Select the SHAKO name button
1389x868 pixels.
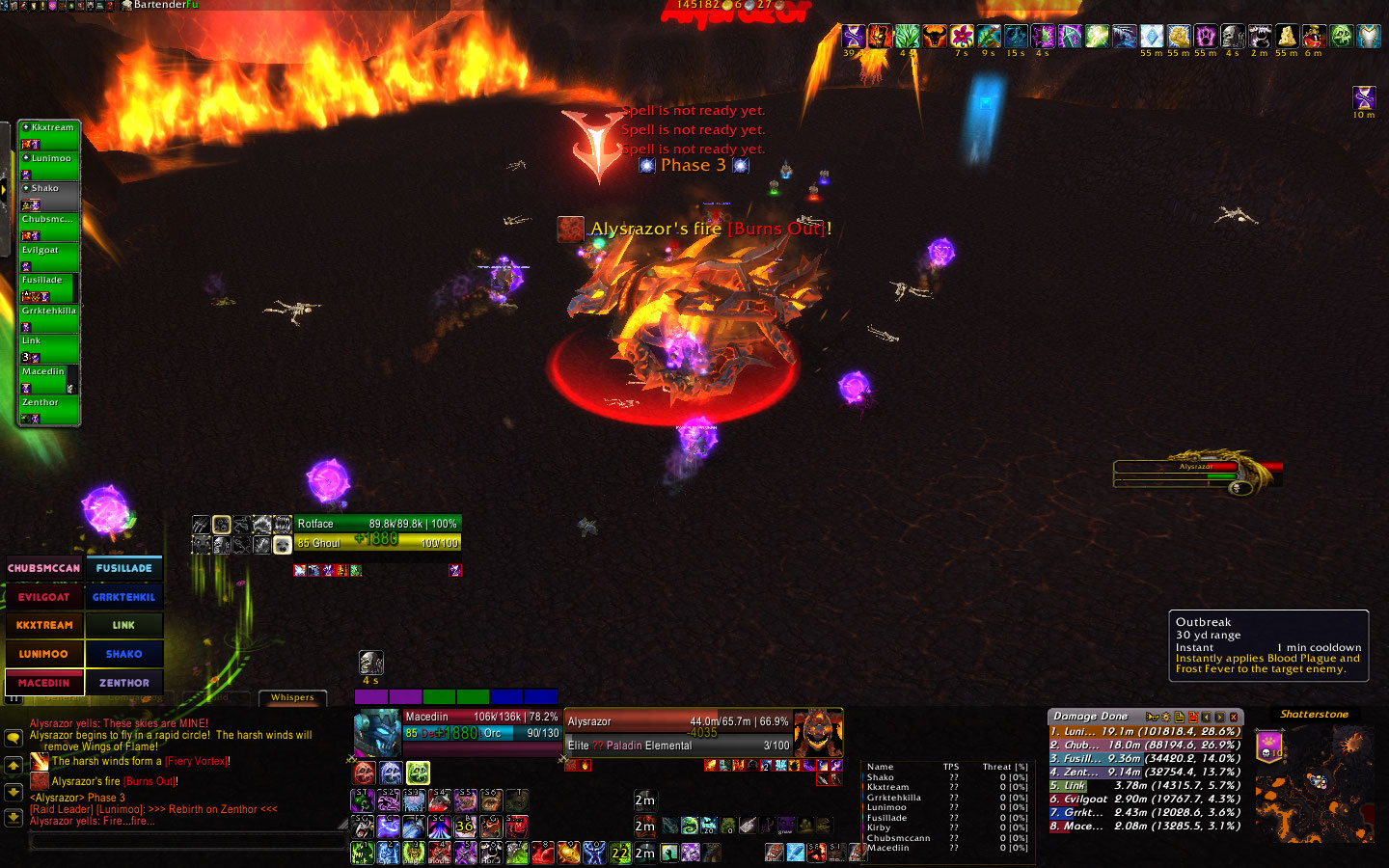pos(124,654)
